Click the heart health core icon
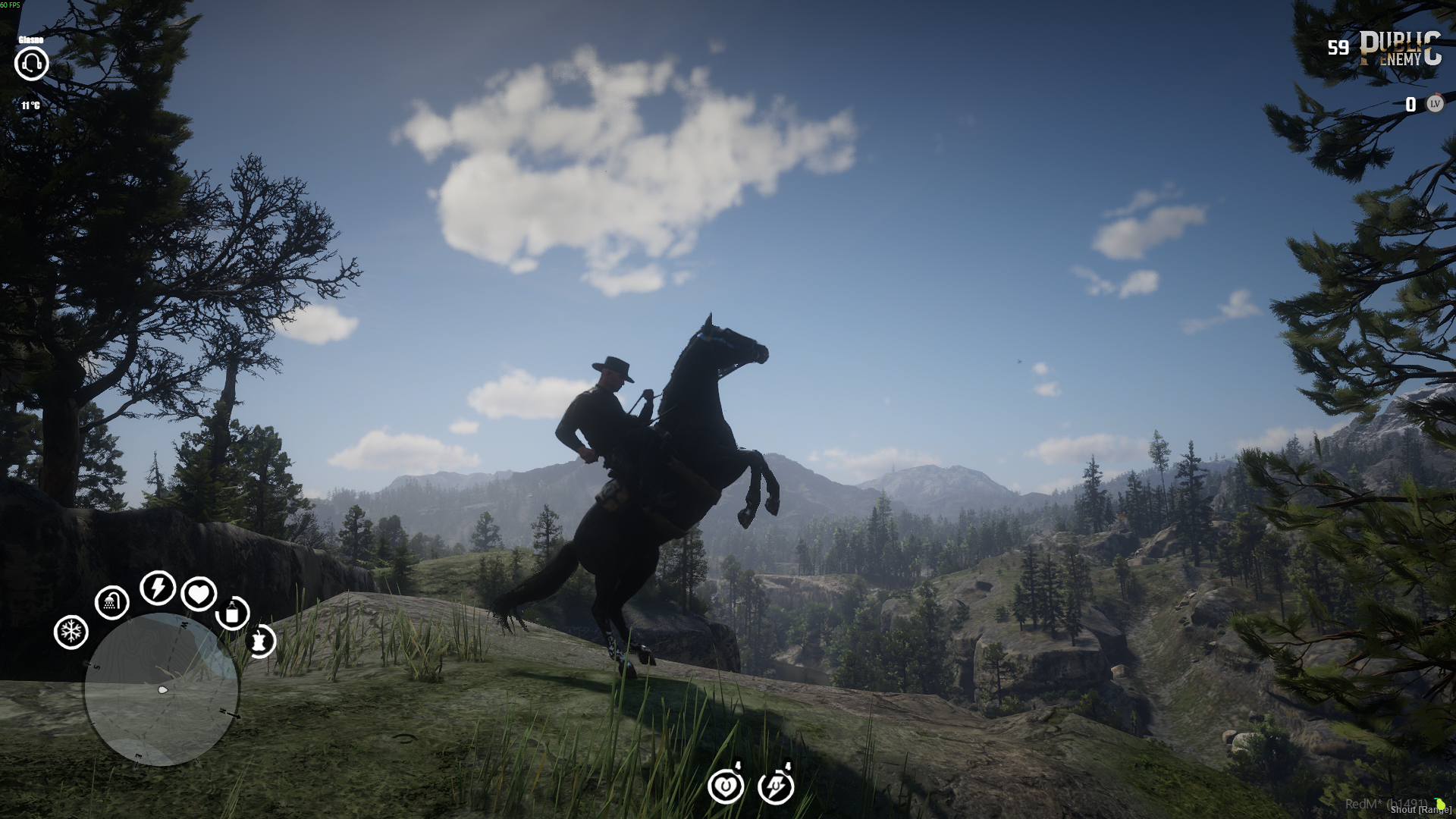 (199, 594)
